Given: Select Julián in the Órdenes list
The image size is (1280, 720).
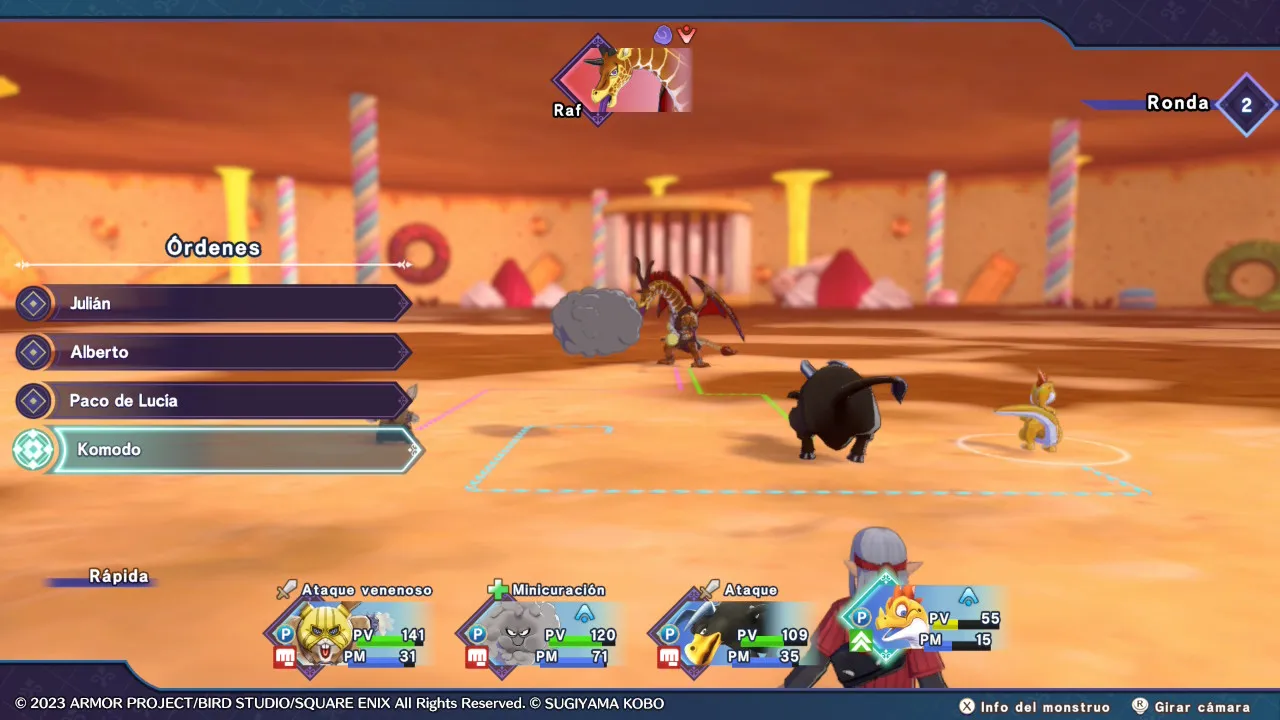Looking at the screenshot, I should tap(215, 303).
